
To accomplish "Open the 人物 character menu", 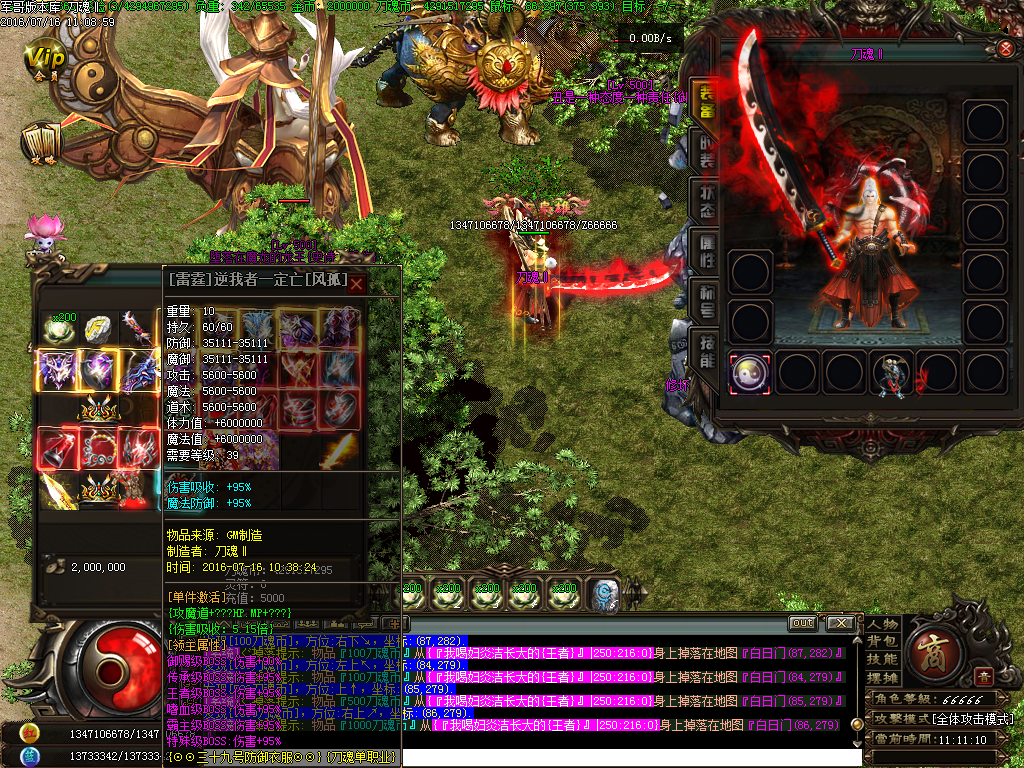I will pyautogui.click(x=882, y=624).
